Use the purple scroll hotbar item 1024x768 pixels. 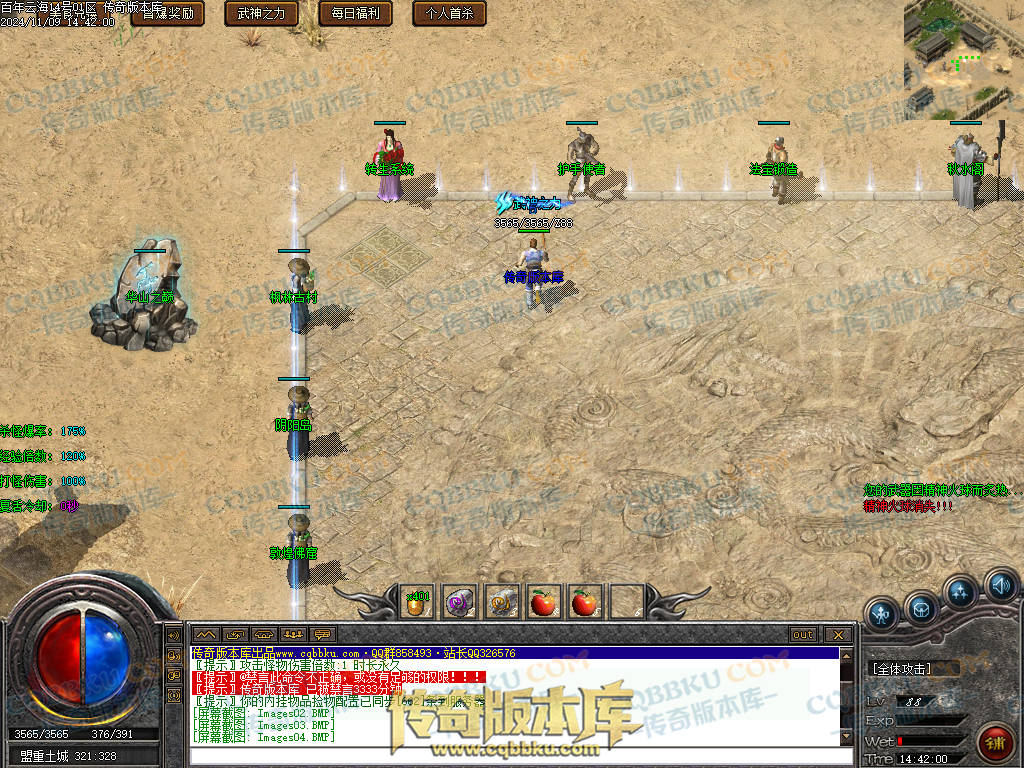(x=460, y=602)
